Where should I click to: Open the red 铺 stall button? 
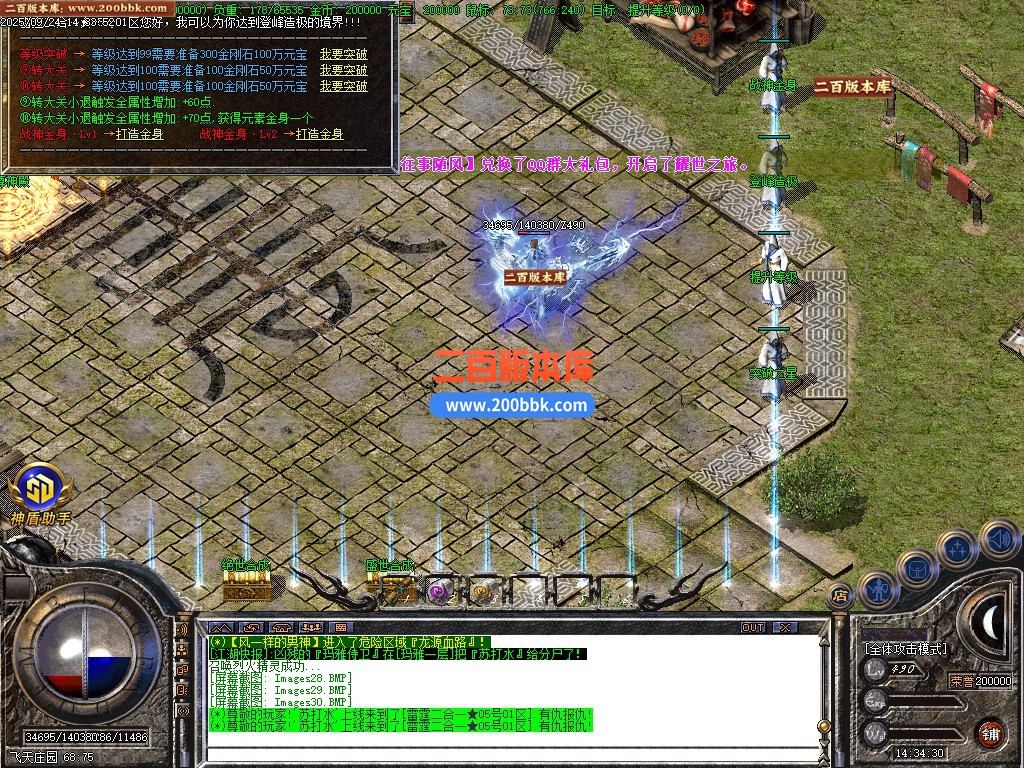tap(990, 733)
